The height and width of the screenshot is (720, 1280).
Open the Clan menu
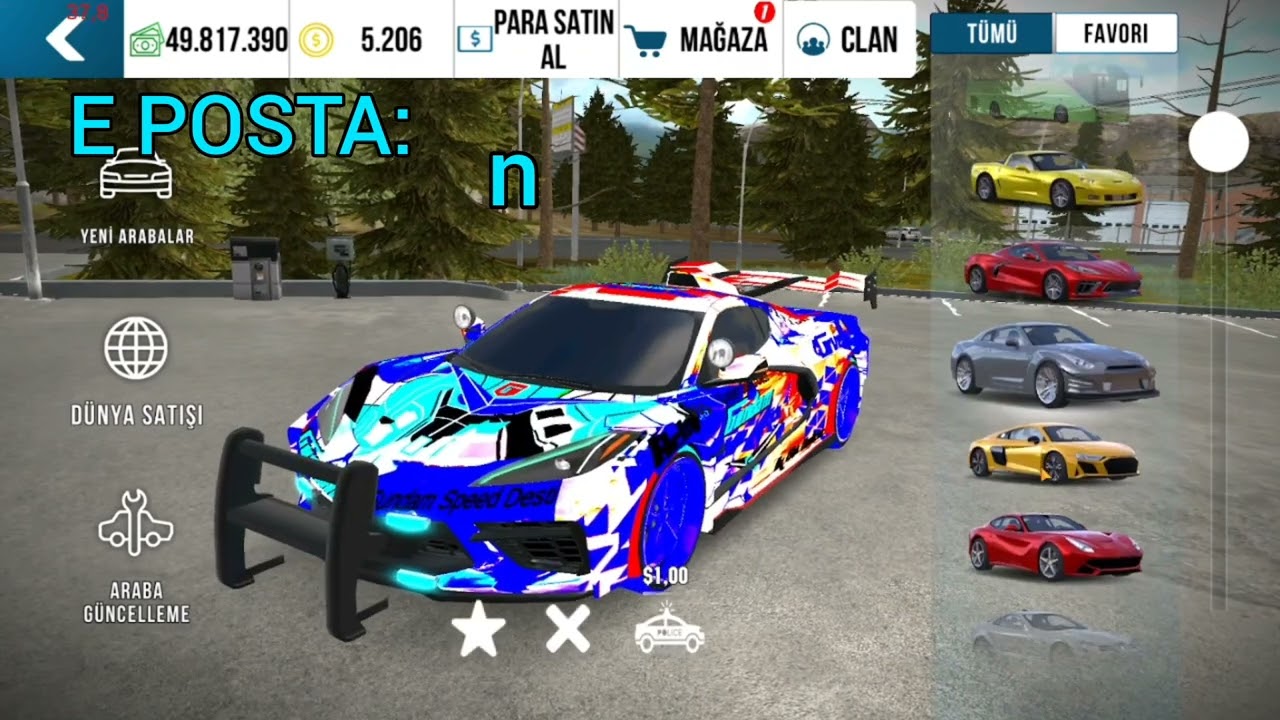(x=849, y=39)
